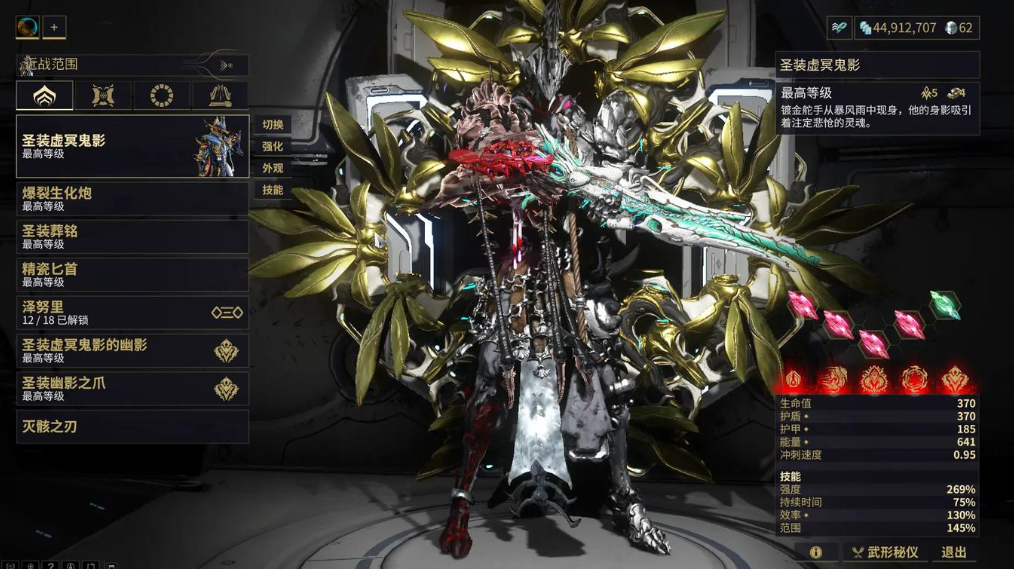1014x569 pixels.
Task: Click the info icon beside 武形秘仪
Action: tap(816, 552)
